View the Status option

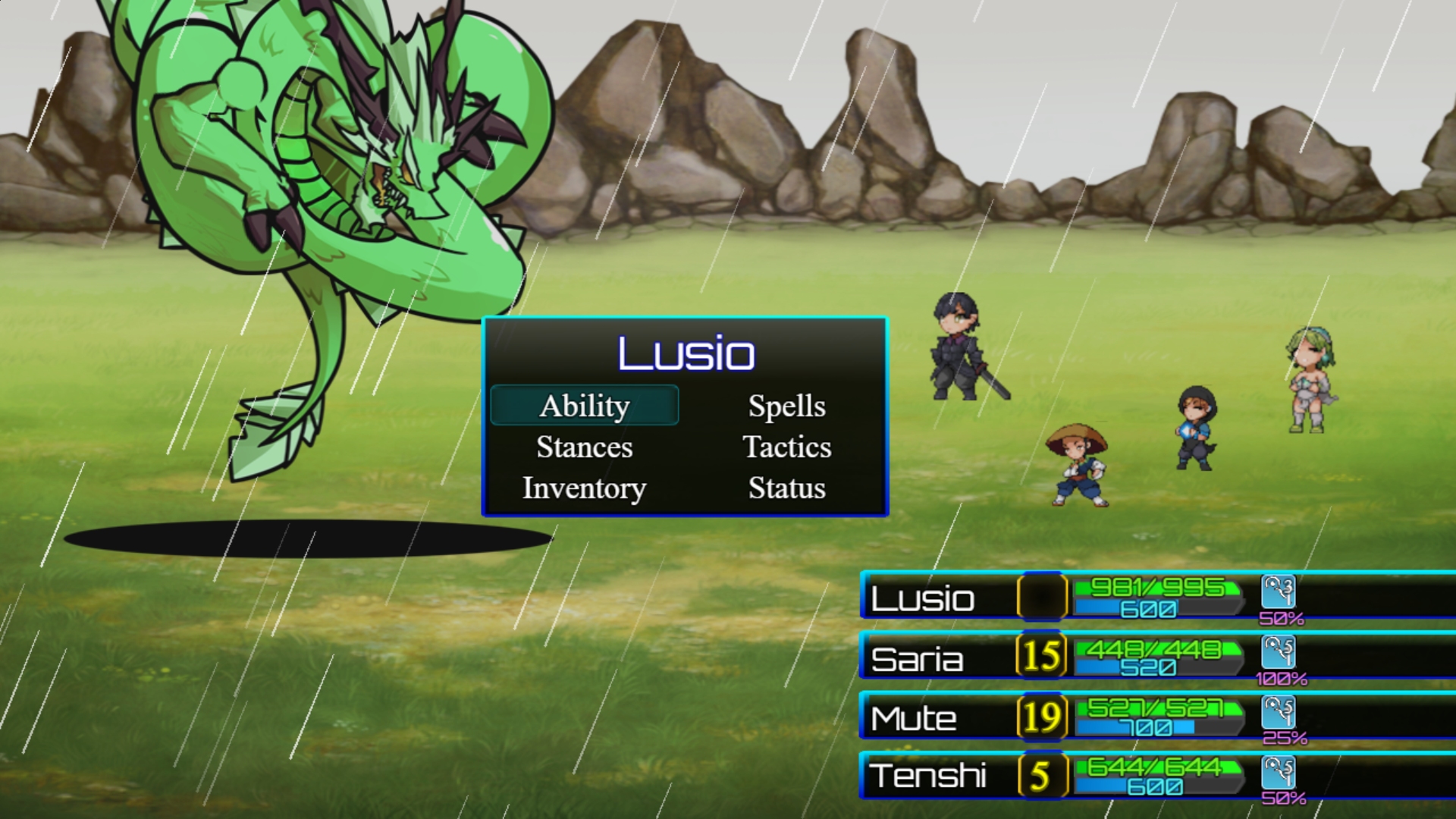click(x=786, y=488)
